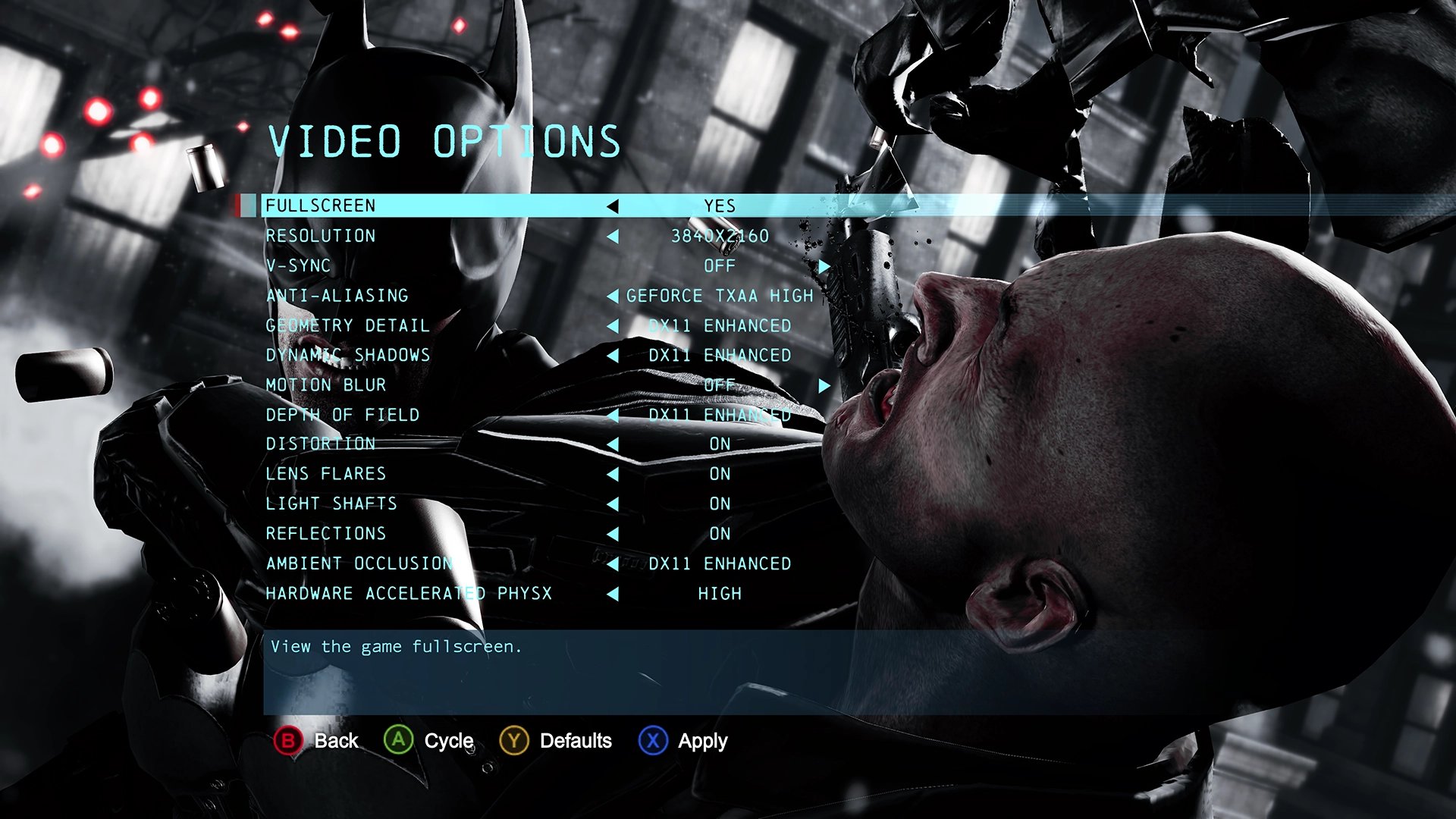Click the green A button icon
The image size is (1456, 819).
point(397,741)
